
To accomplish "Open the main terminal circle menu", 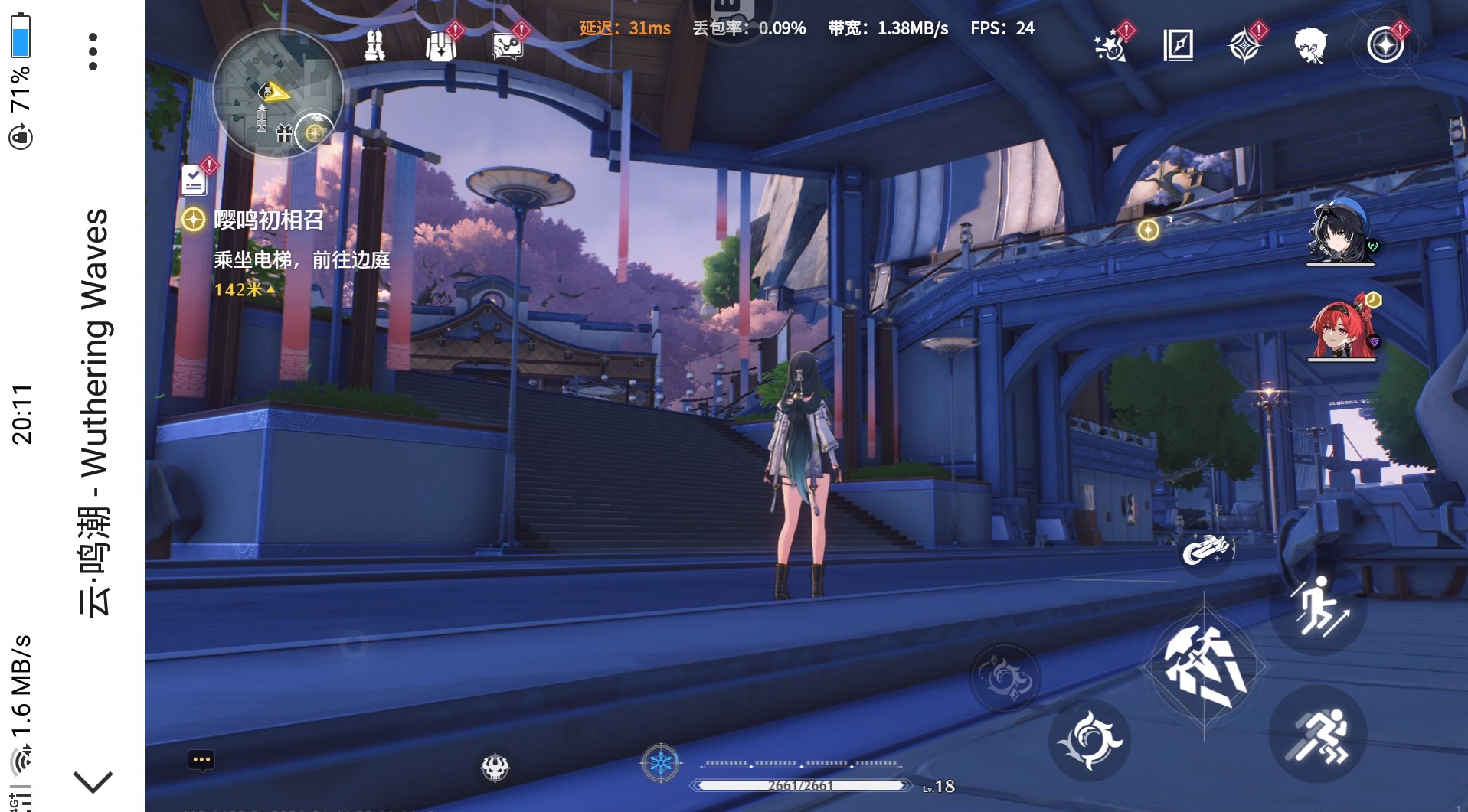I will 1385,45.
